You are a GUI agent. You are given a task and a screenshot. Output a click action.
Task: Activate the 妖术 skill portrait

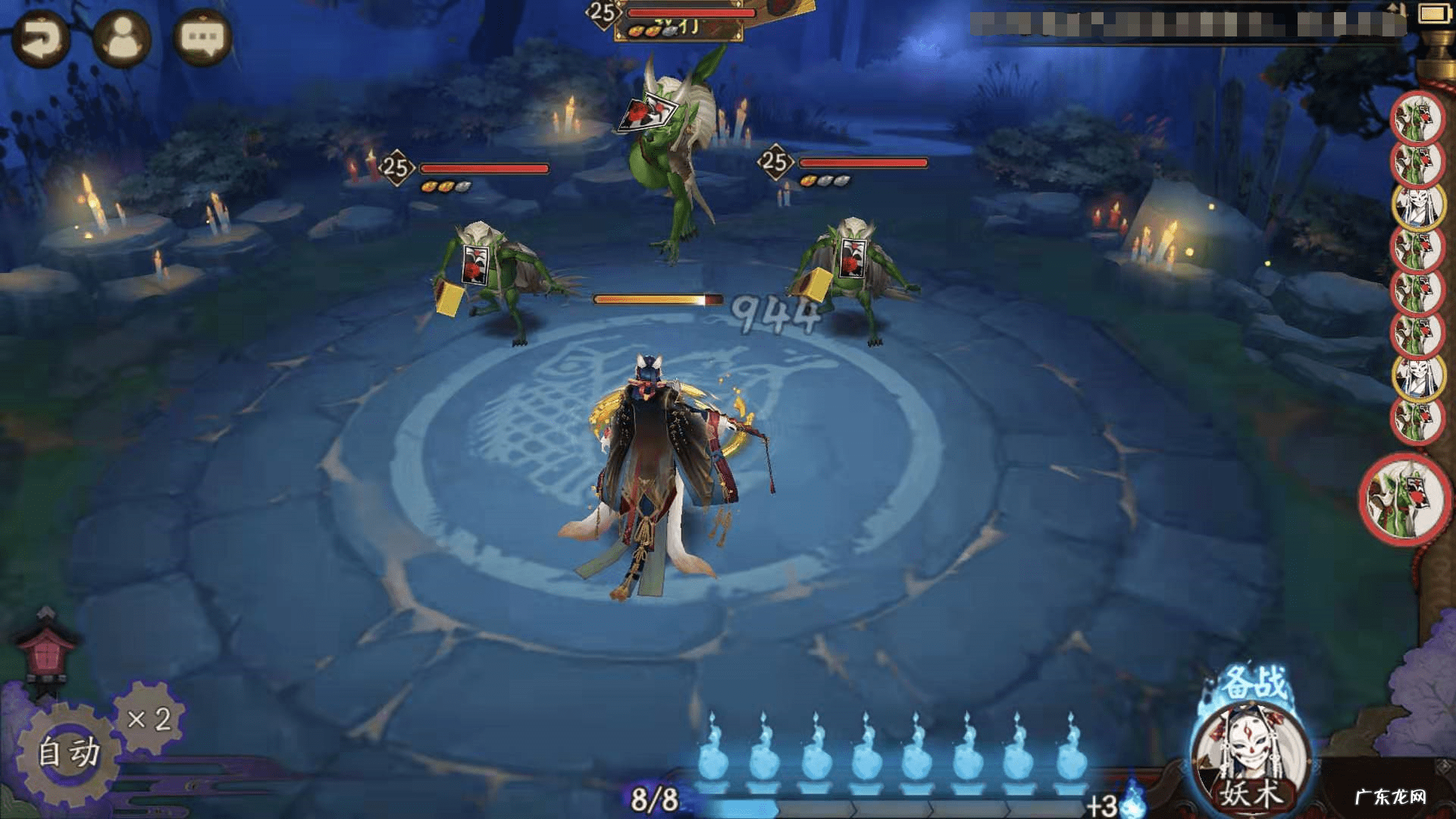click(1251, 758)
